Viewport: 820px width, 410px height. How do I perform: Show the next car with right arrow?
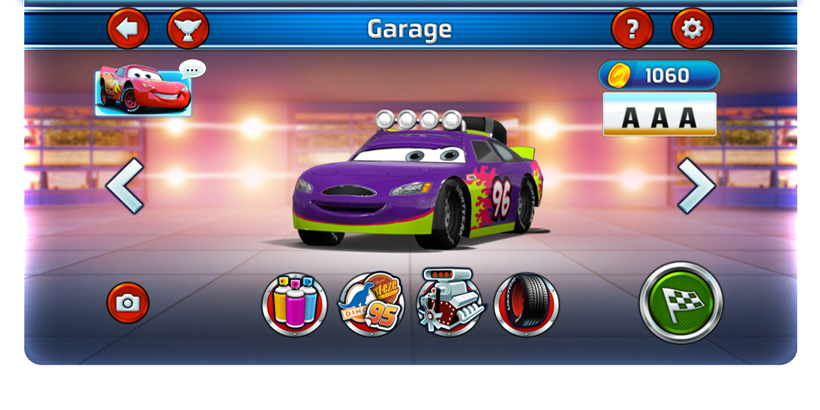[695, 185]
